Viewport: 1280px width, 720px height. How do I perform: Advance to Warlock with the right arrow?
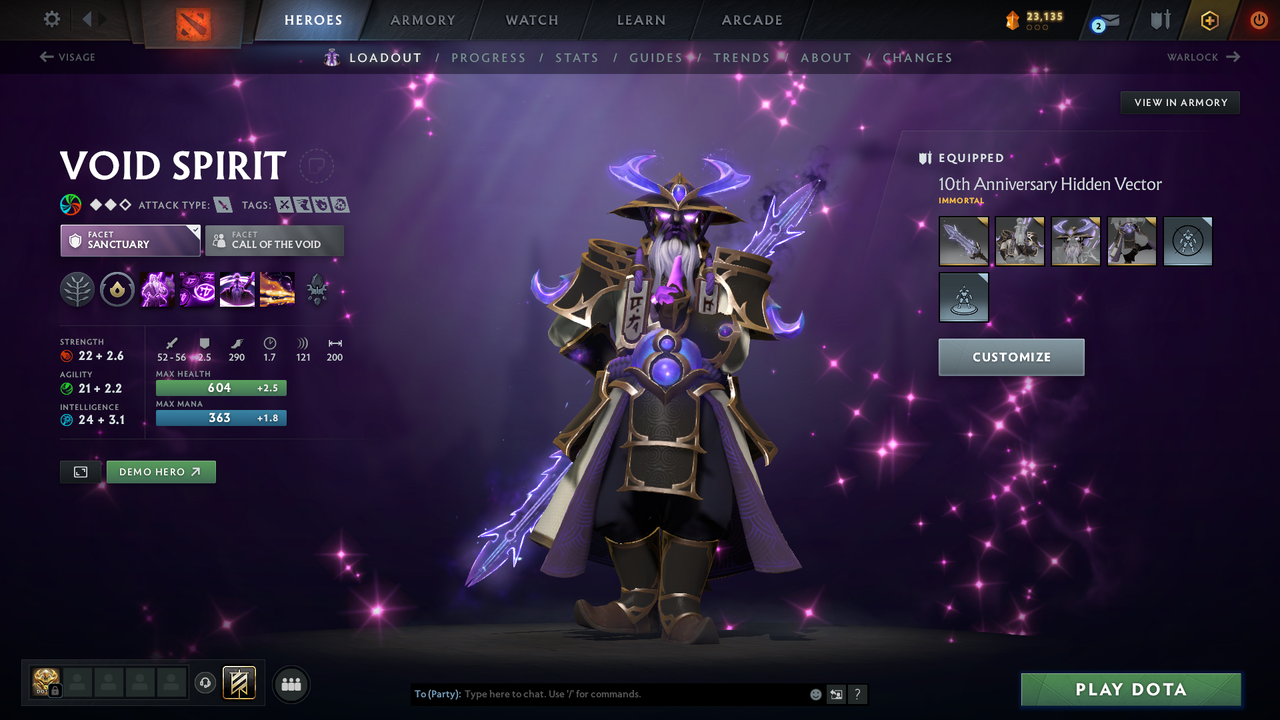point(1204,57)
